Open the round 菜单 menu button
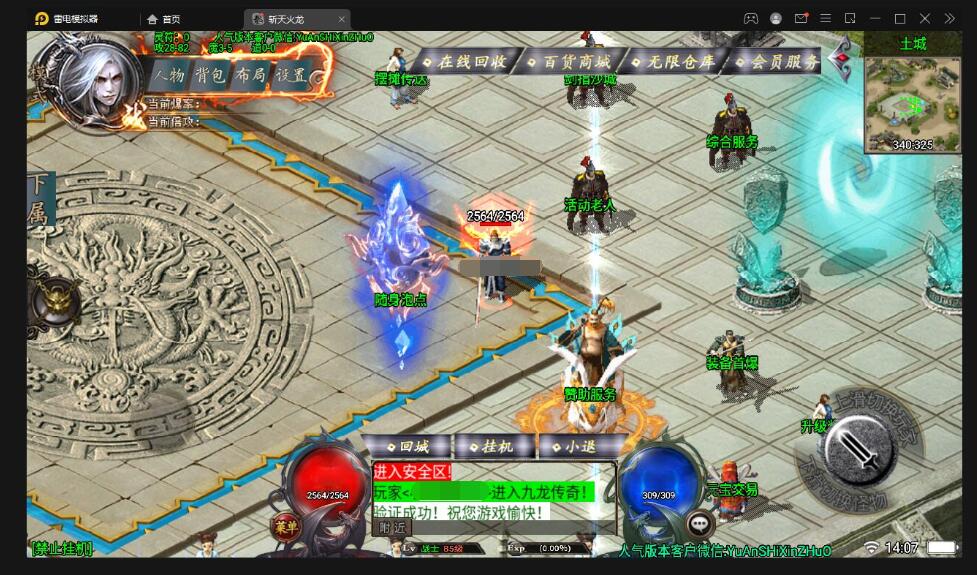This screenshot has width=977, height=575. (x=287, y=527)
